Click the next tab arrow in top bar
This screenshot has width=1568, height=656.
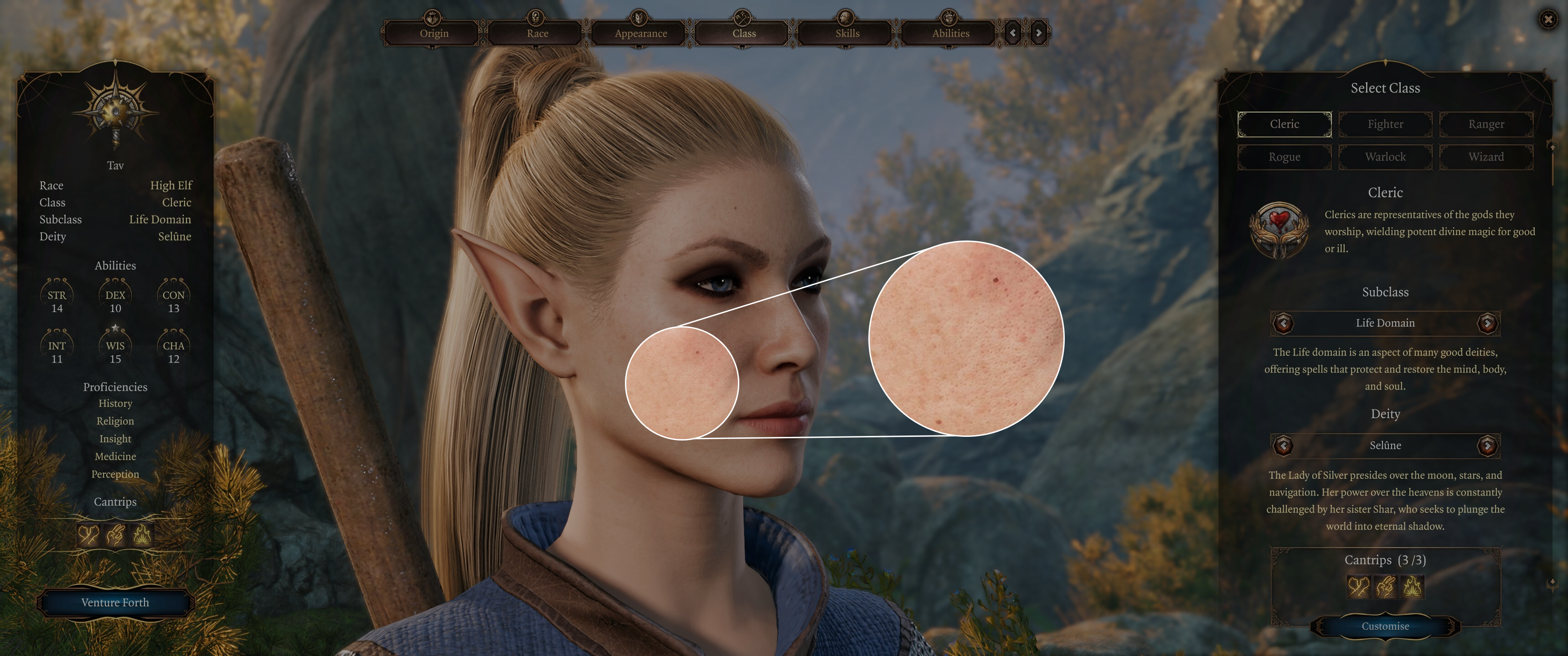coord(1038,33)
